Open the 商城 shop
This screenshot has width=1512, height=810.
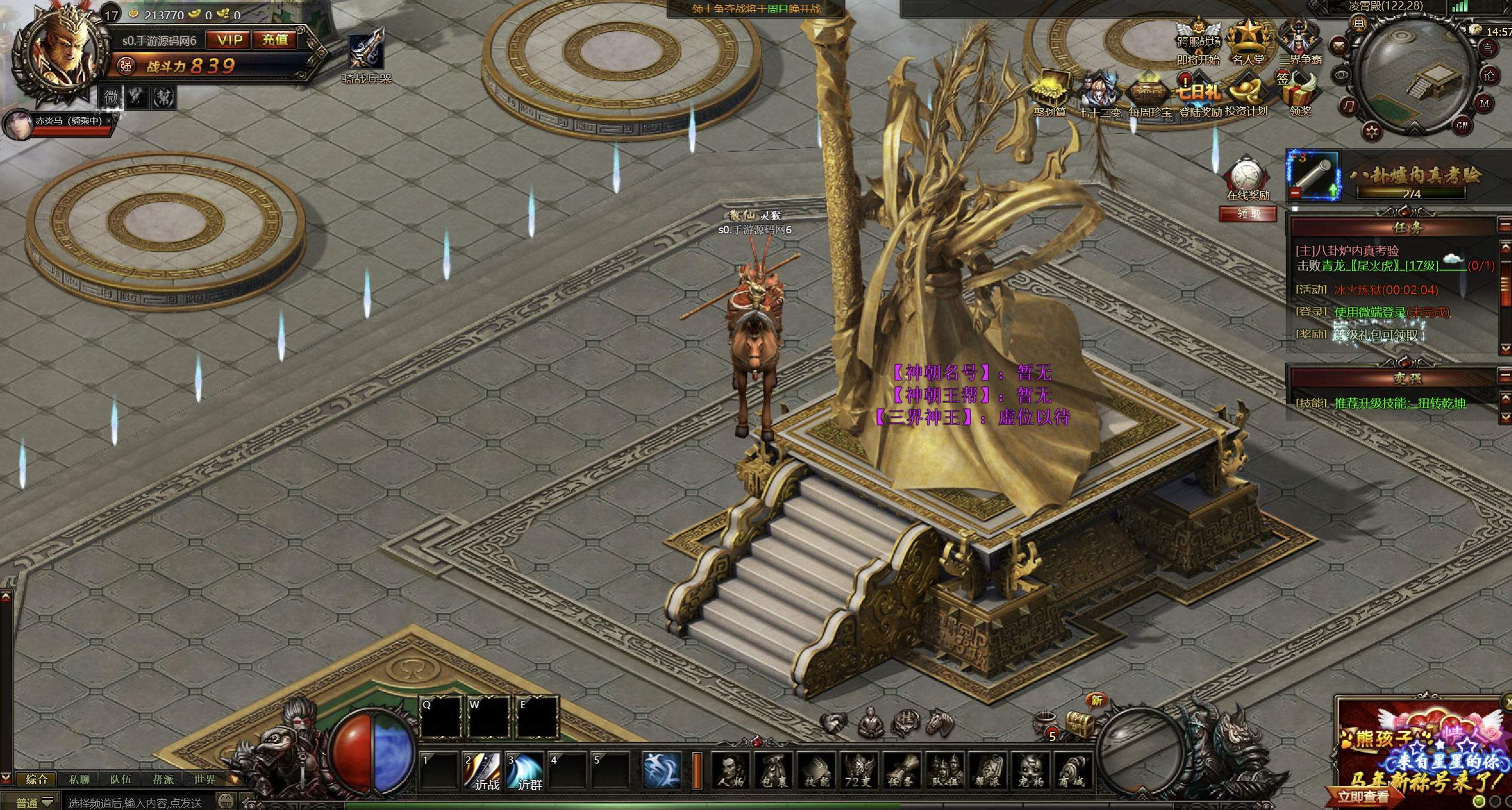[x=1074, y=771]
